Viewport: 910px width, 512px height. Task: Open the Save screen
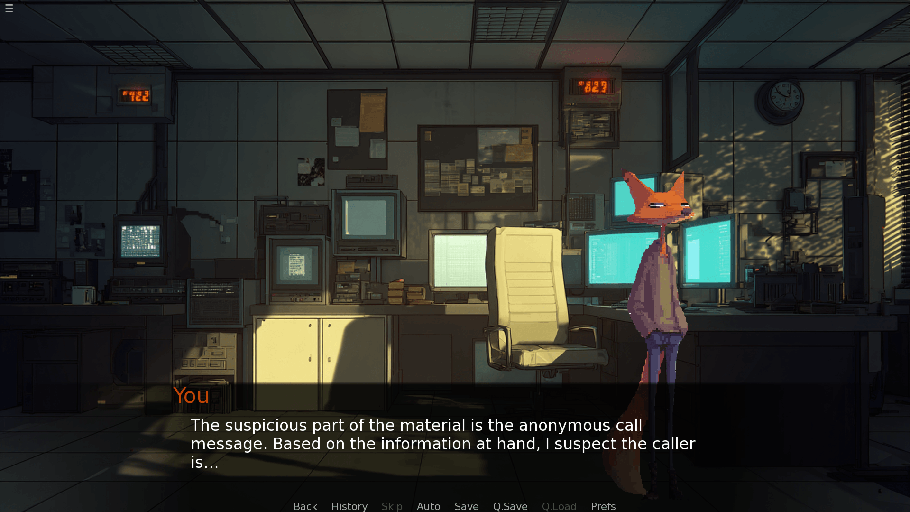point(466,506)
